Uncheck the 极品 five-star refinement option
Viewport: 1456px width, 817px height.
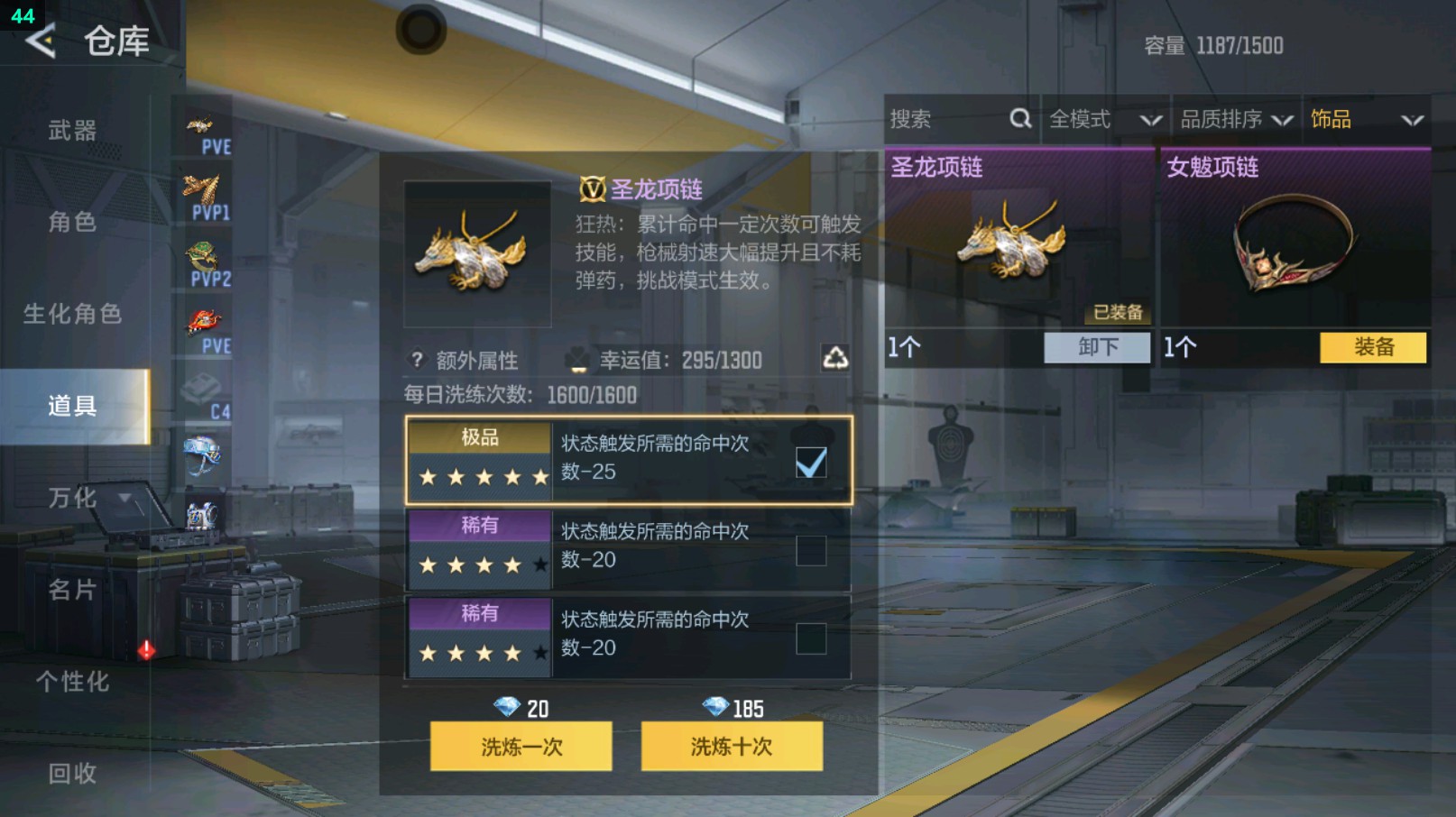[x=810, y=461]
